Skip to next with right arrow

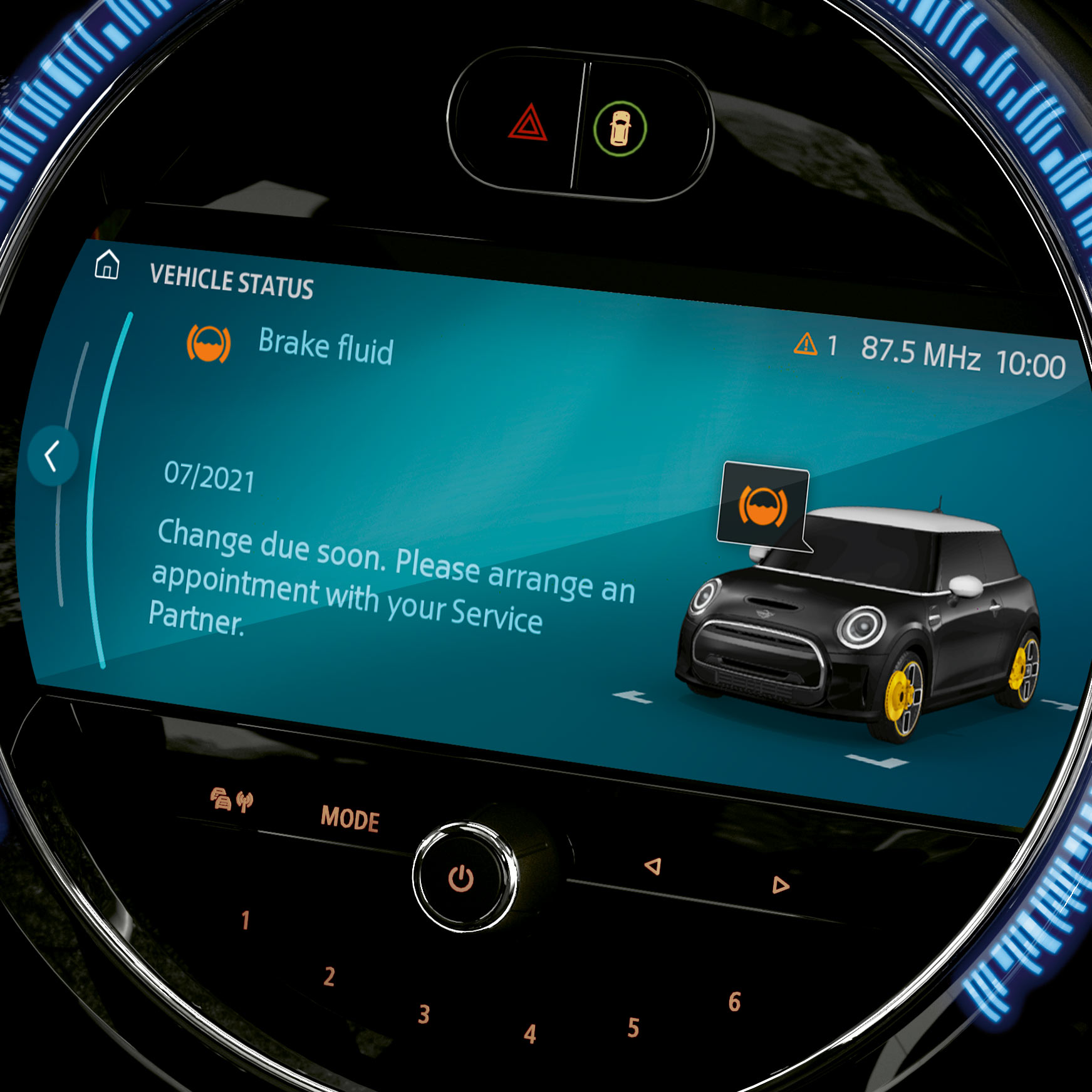click(780, 885)
